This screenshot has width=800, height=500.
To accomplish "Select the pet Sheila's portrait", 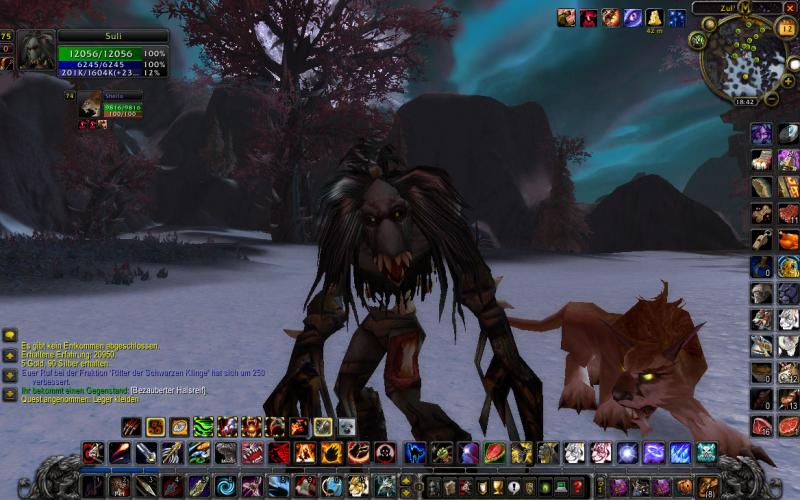I will 92,106.
